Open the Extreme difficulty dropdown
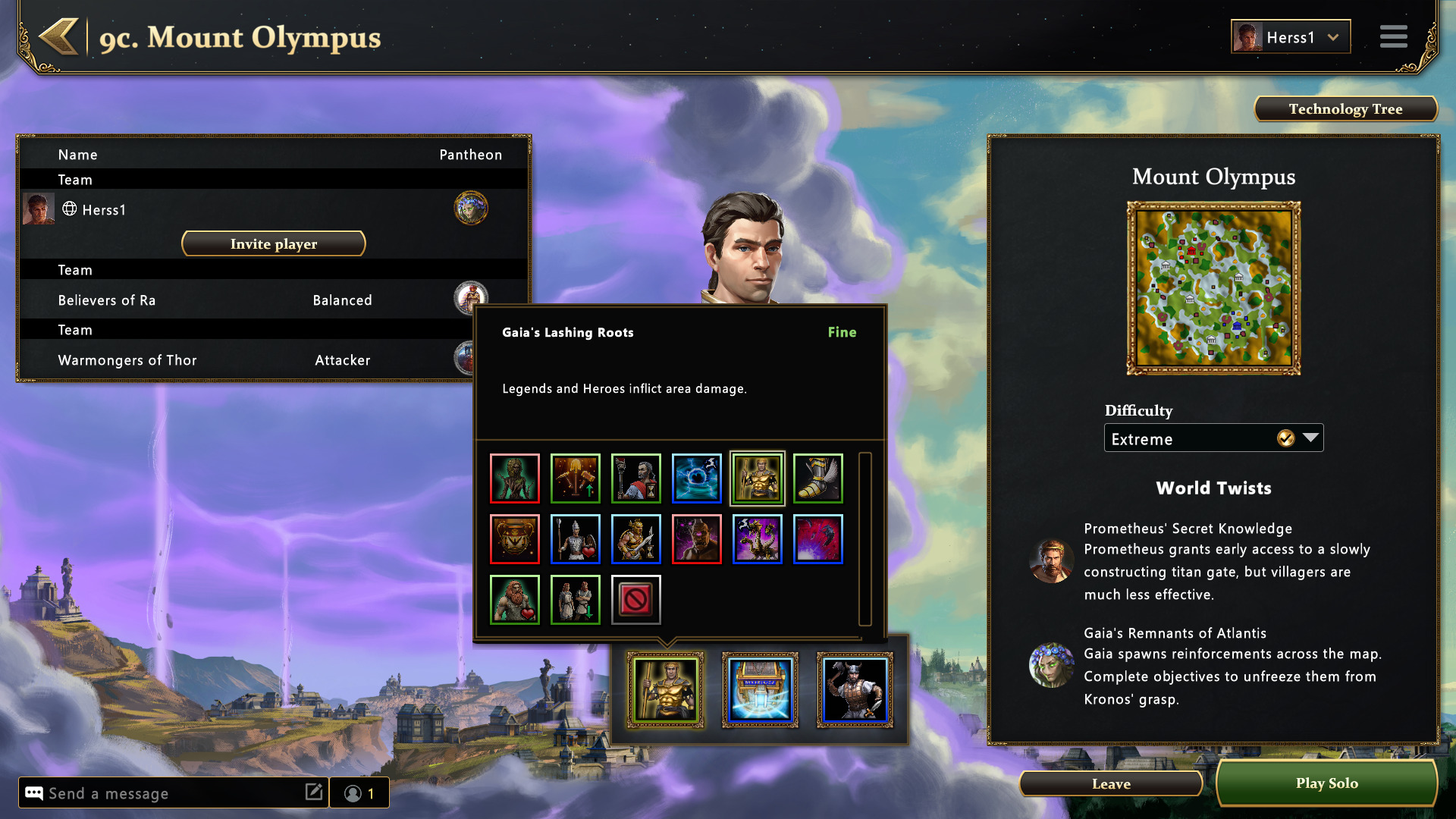 [1213, 438]
